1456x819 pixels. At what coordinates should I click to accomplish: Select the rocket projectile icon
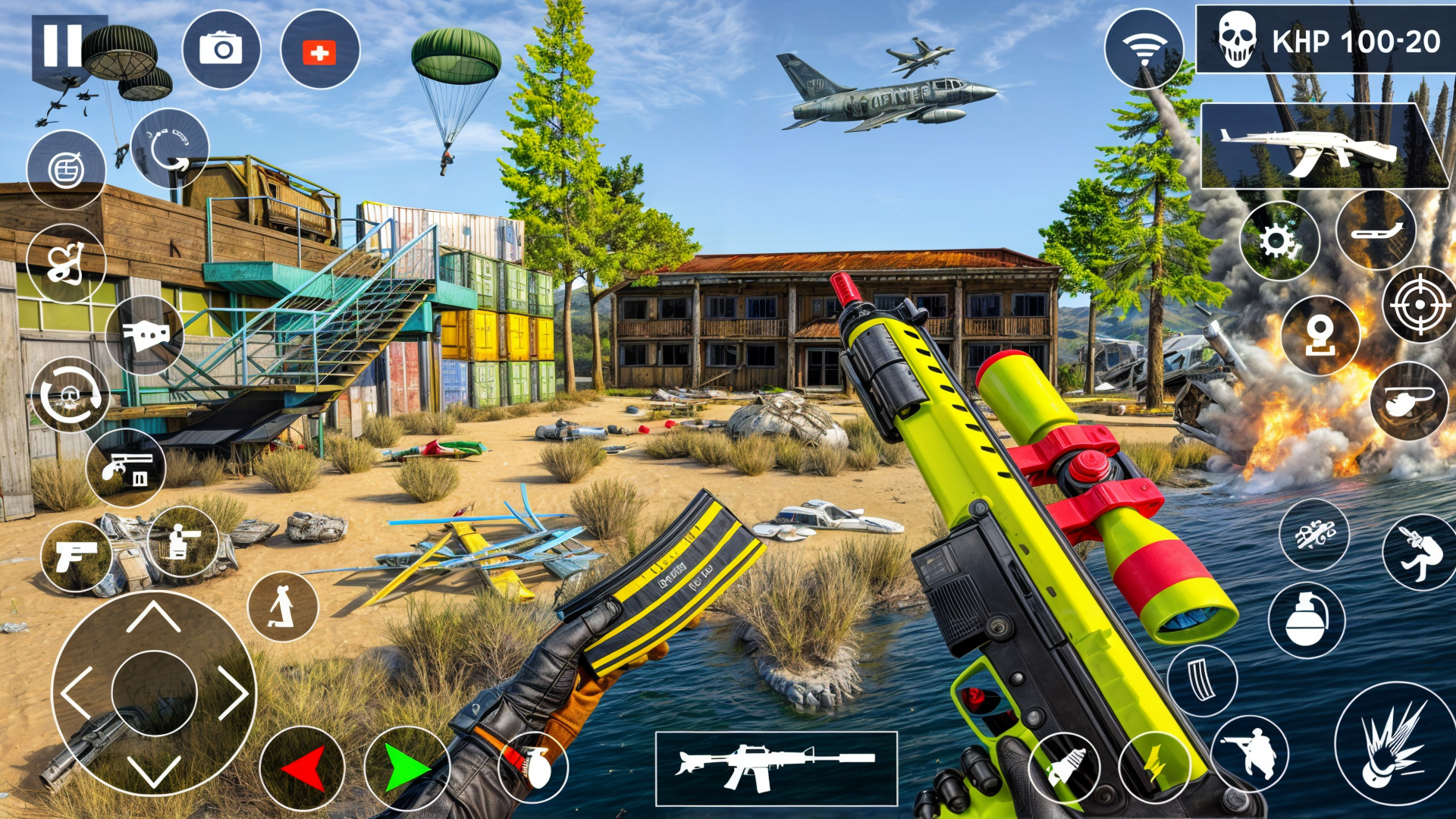pos(1065,767)
